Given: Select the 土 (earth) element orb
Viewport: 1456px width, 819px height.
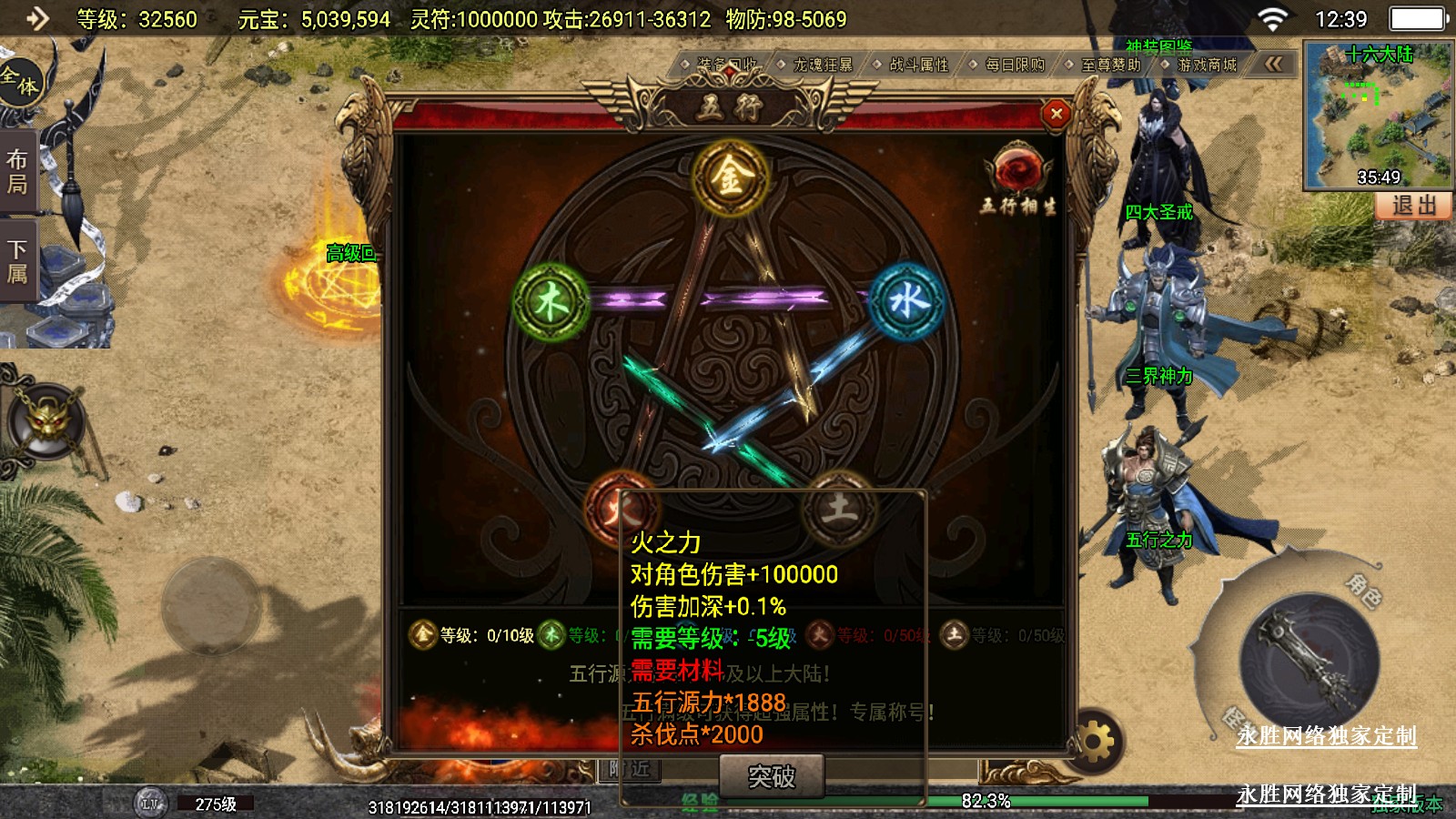Looking at the screenshot, I should coord(839,507).
